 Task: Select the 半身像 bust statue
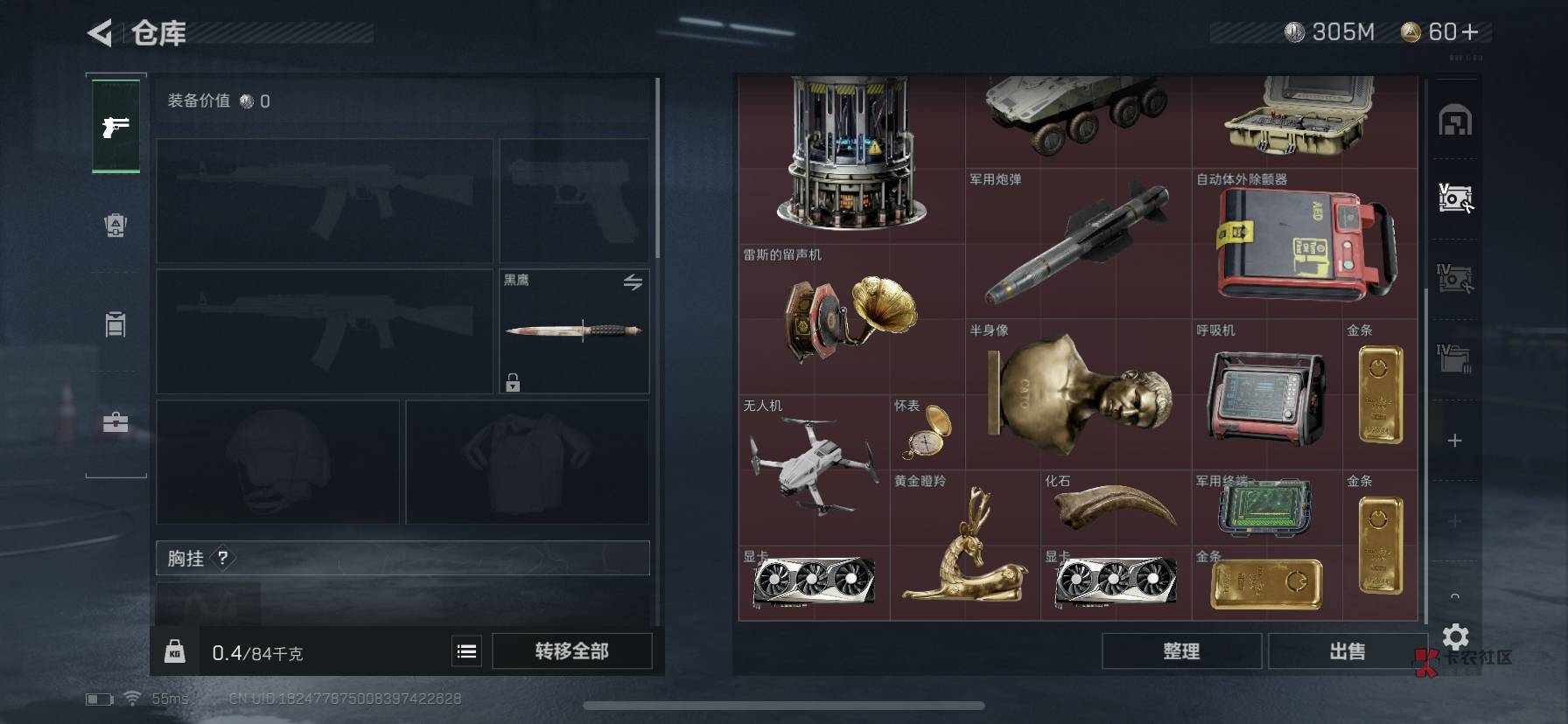click(1078, 393)
